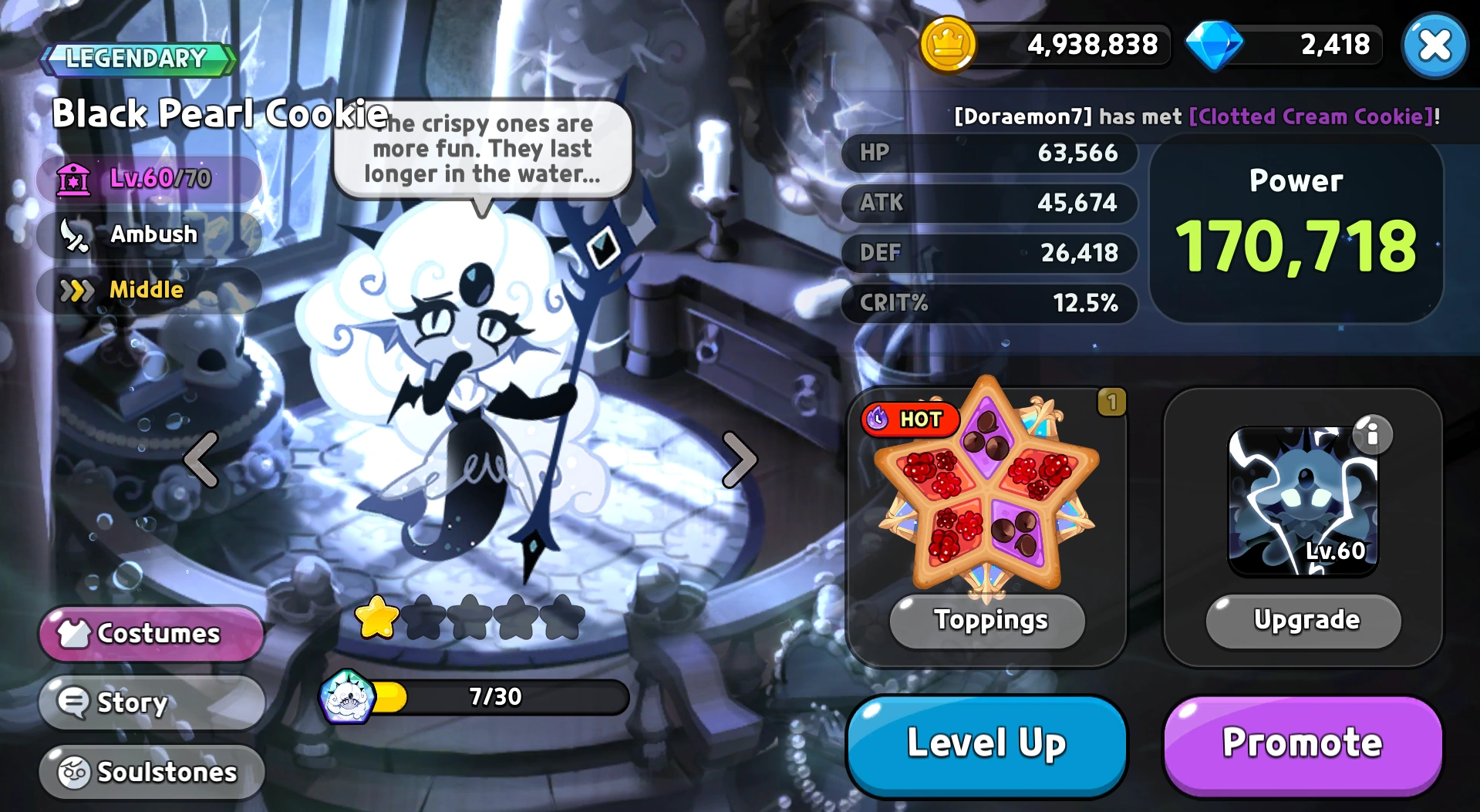Browse to the previous cookie with left arrow
This screenshot has width=1480, height=812.
[202, 458]
